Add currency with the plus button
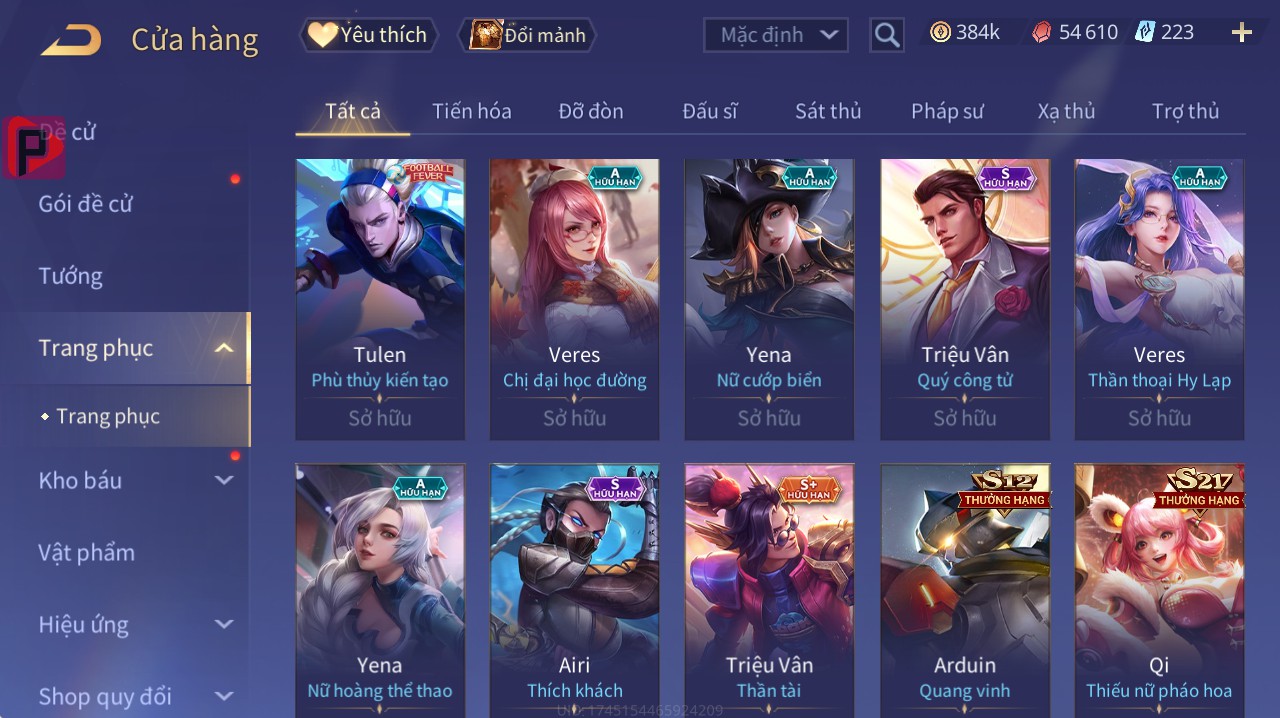The height and width of the screenshot is (718, 1280). tap(1242, 33)
